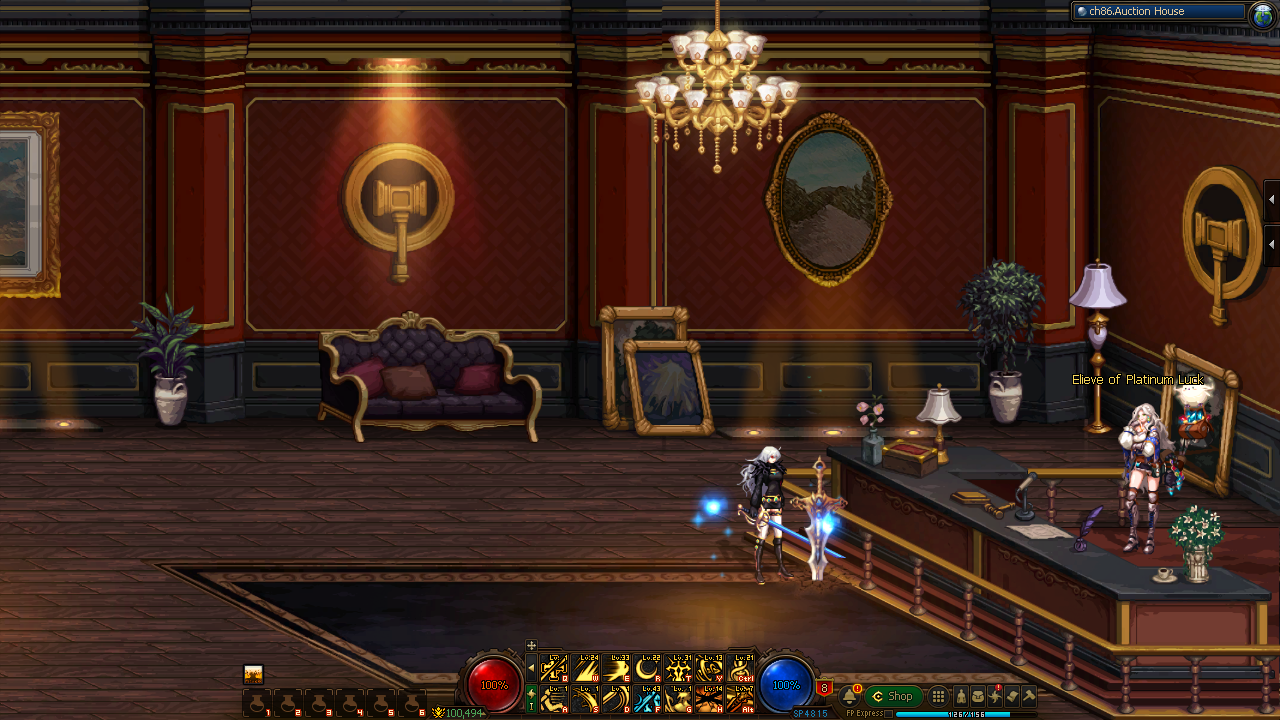Use the Lv.43 blue sword skill on F
Screen dimensions: 1280x720
(648, 699)
